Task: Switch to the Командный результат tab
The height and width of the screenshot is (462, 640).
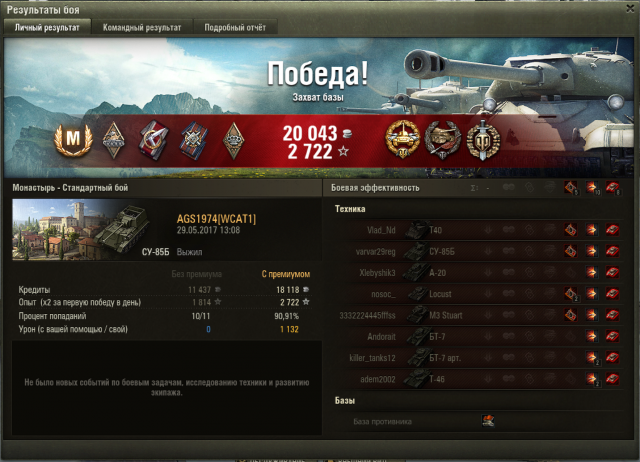Action: tap(142, 28)
